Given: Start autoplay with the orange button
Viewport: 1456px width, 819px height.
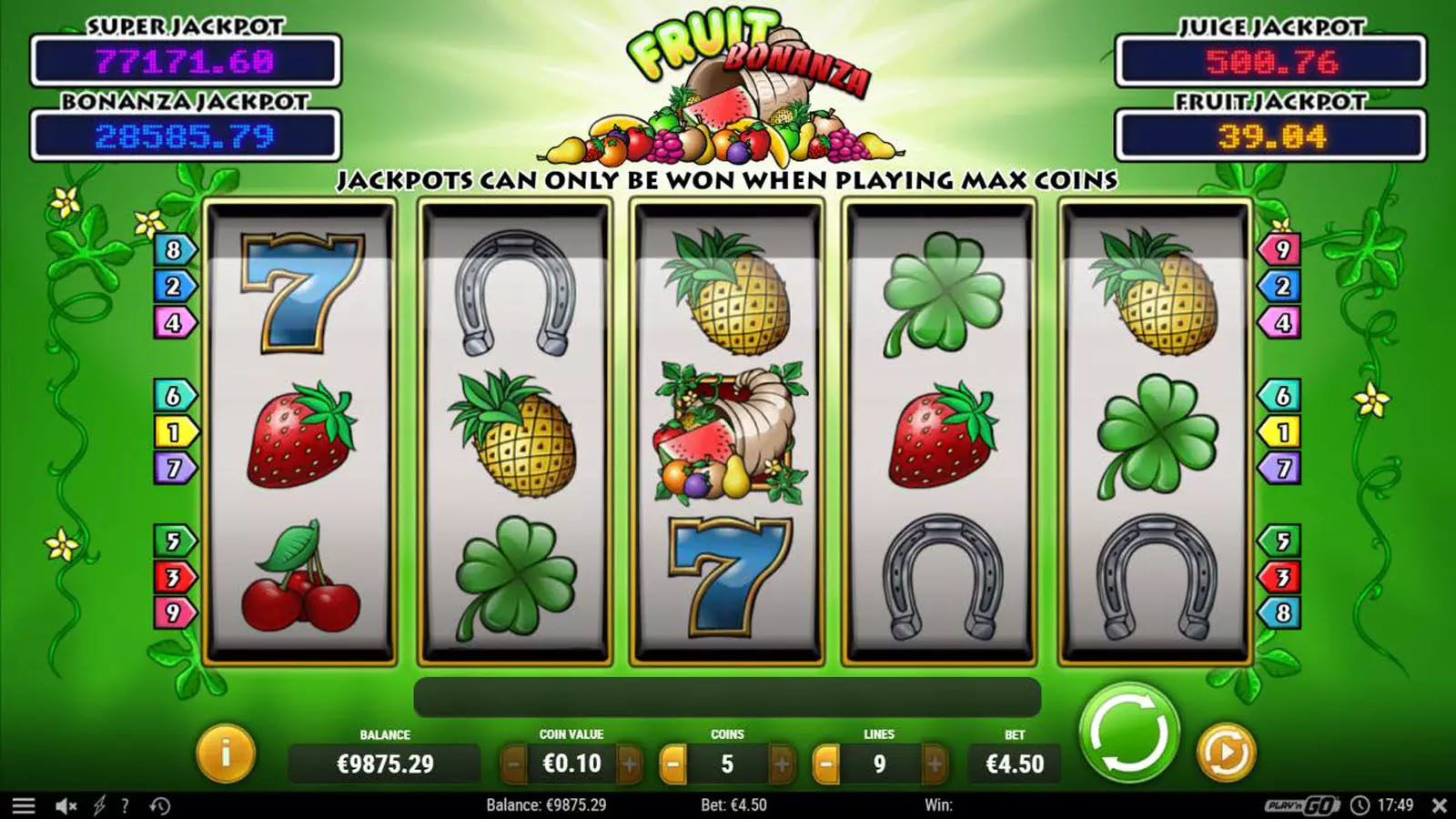Looking at the screenshot, I should click(x=1225, y=753).
